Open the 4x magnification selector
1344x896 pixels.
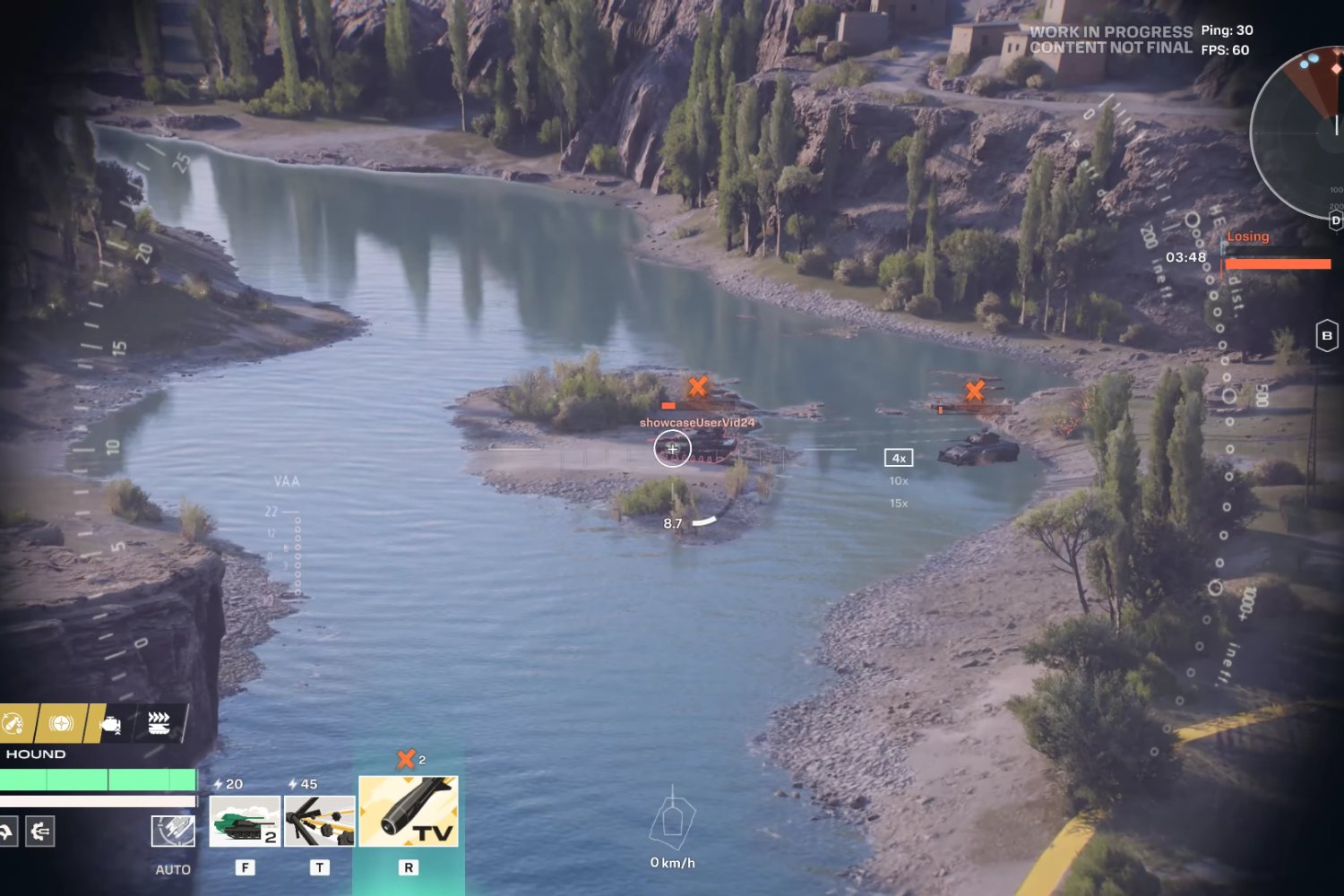click(x=898, y=457)
